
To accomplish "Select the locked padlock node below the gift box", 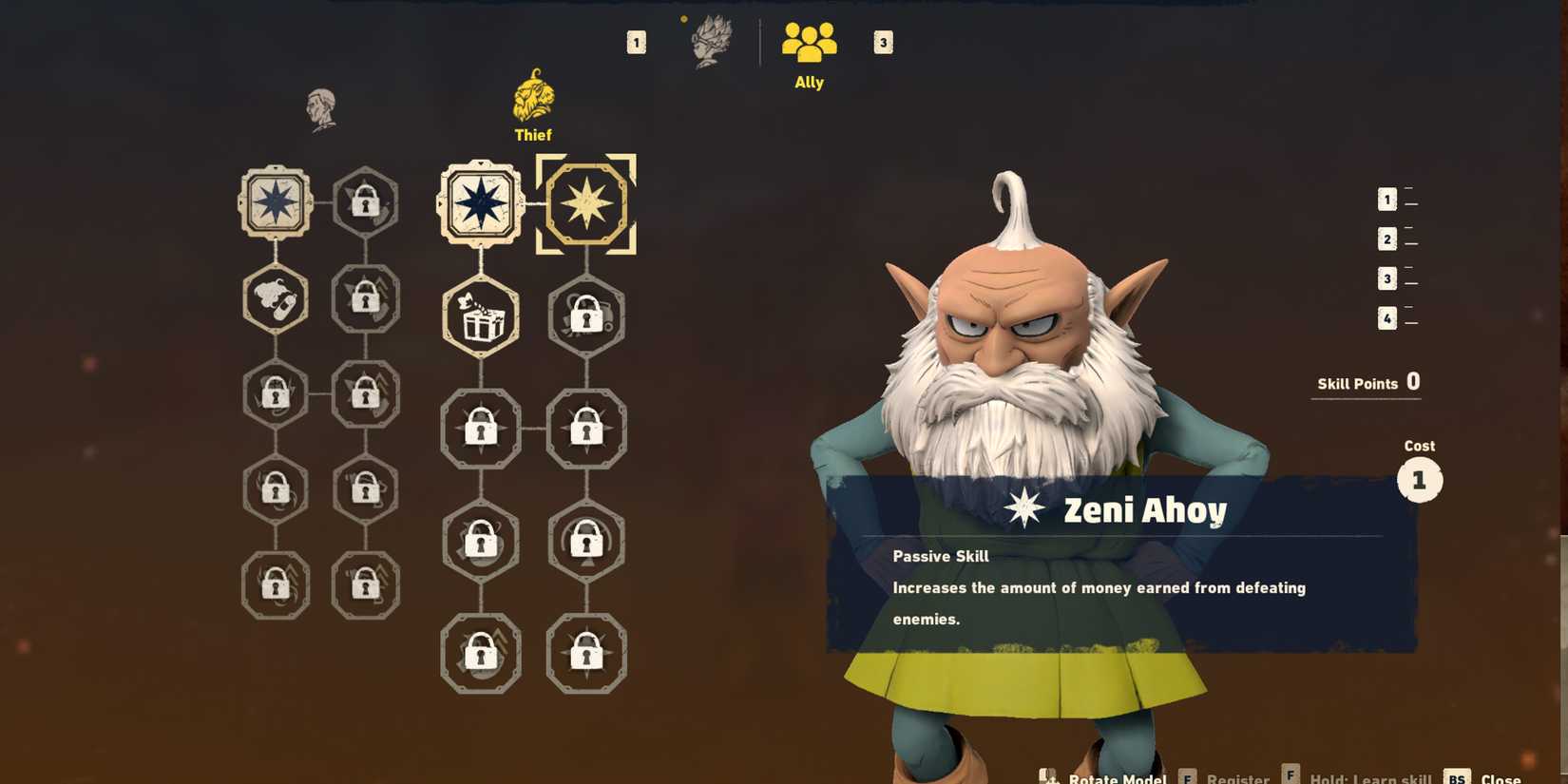I will pos(481,430).
